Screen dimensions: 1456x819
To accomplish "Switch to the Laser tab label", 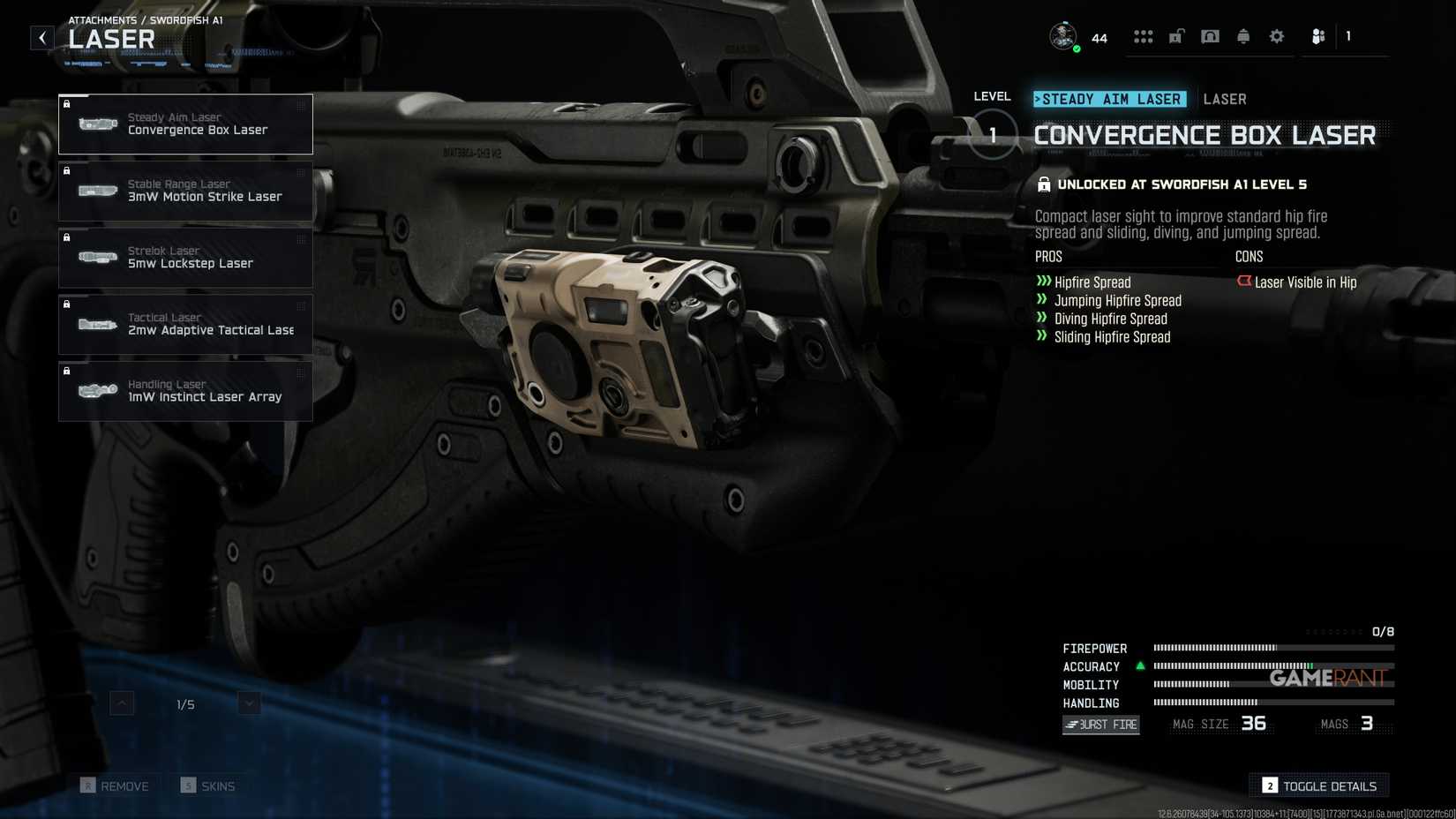I will 1225,99.
